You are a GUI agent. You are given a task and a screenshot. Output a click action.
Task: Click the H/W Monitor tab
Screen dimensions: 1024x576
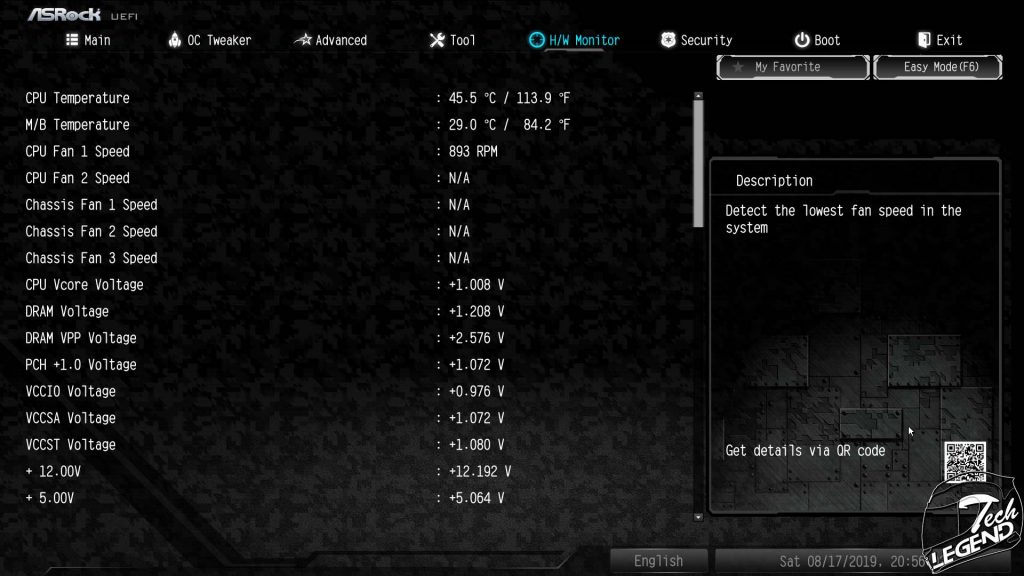click(574, 40)
